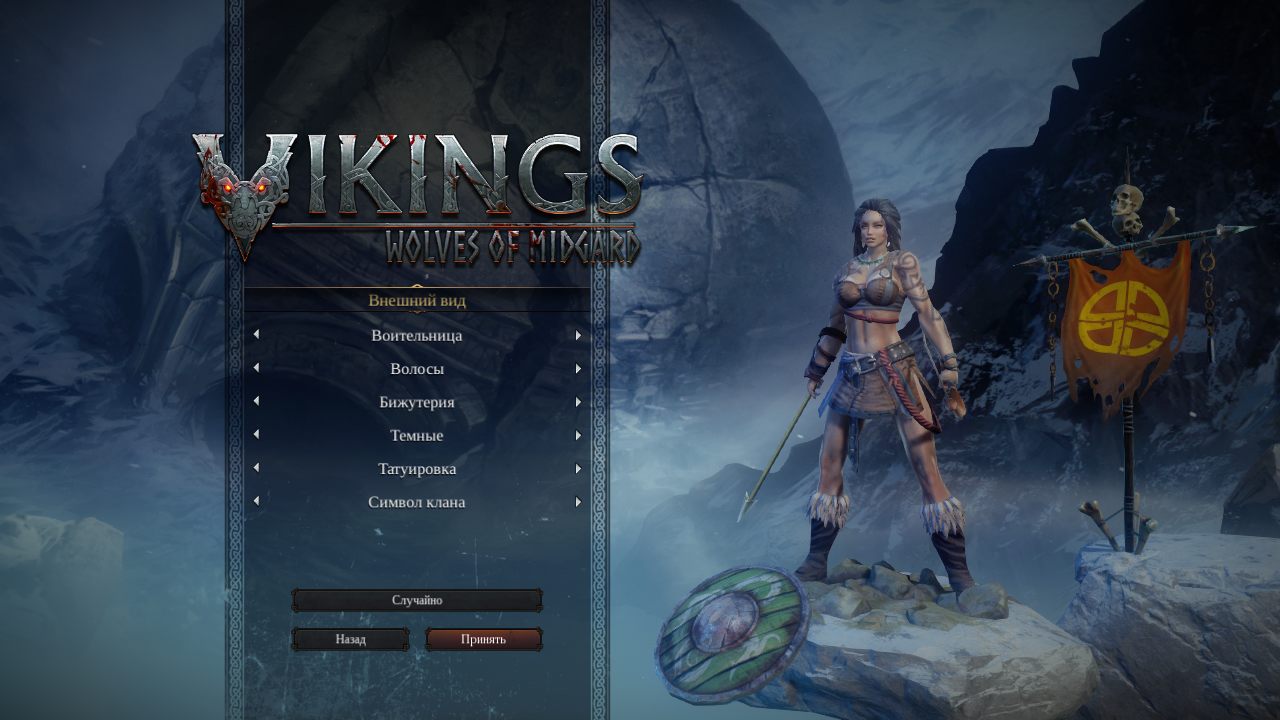The height and width of the screenshot is (720, 1280).
Task: Advance to next Татуировка tattoo design
Action: pyautogui.click(x=578, y=468)
